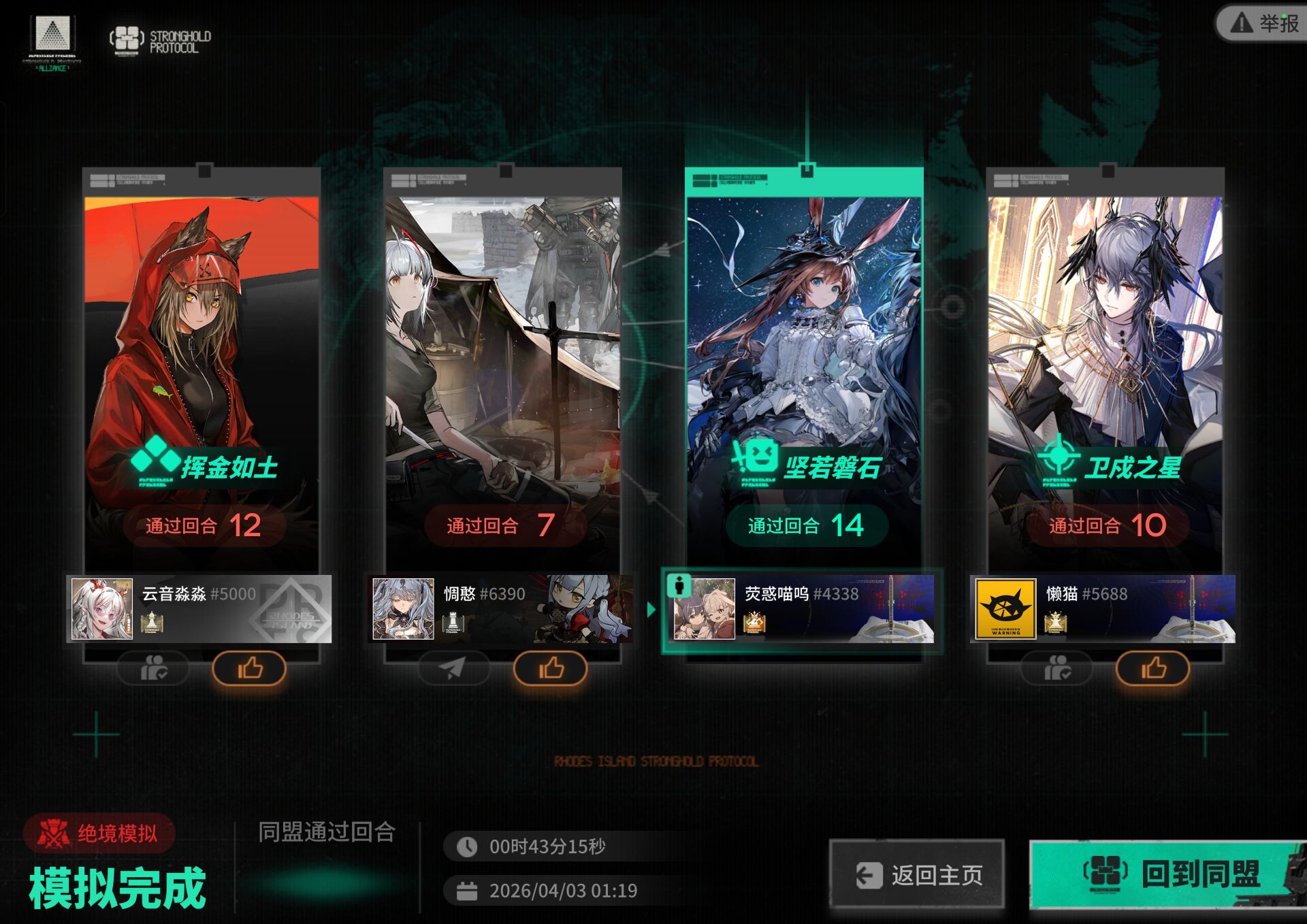Viewport: 1307px width, 924px height.
Task: Click the paper plane icon under 惆憨's card
Action: coord(453,669)
